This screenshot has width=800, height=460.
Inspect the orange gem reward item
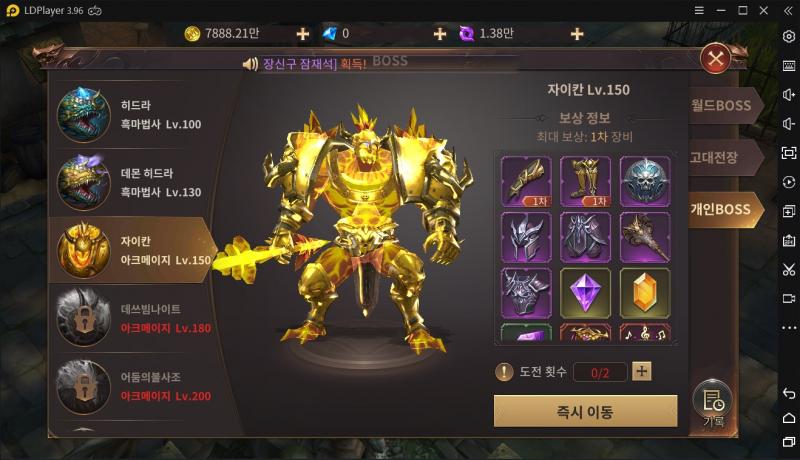coord(645,293)
